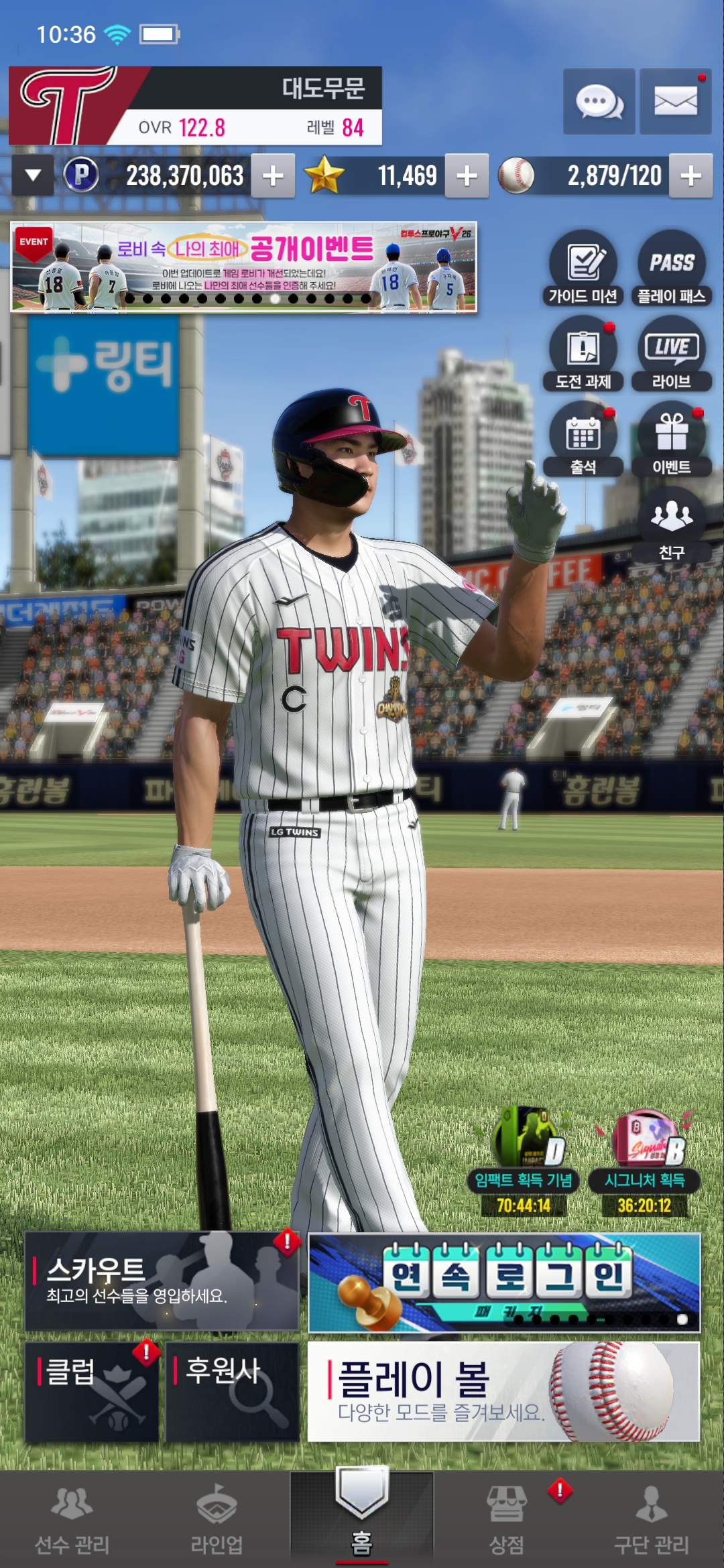
Task: Open the 친구 friends list
Action: 671,525
